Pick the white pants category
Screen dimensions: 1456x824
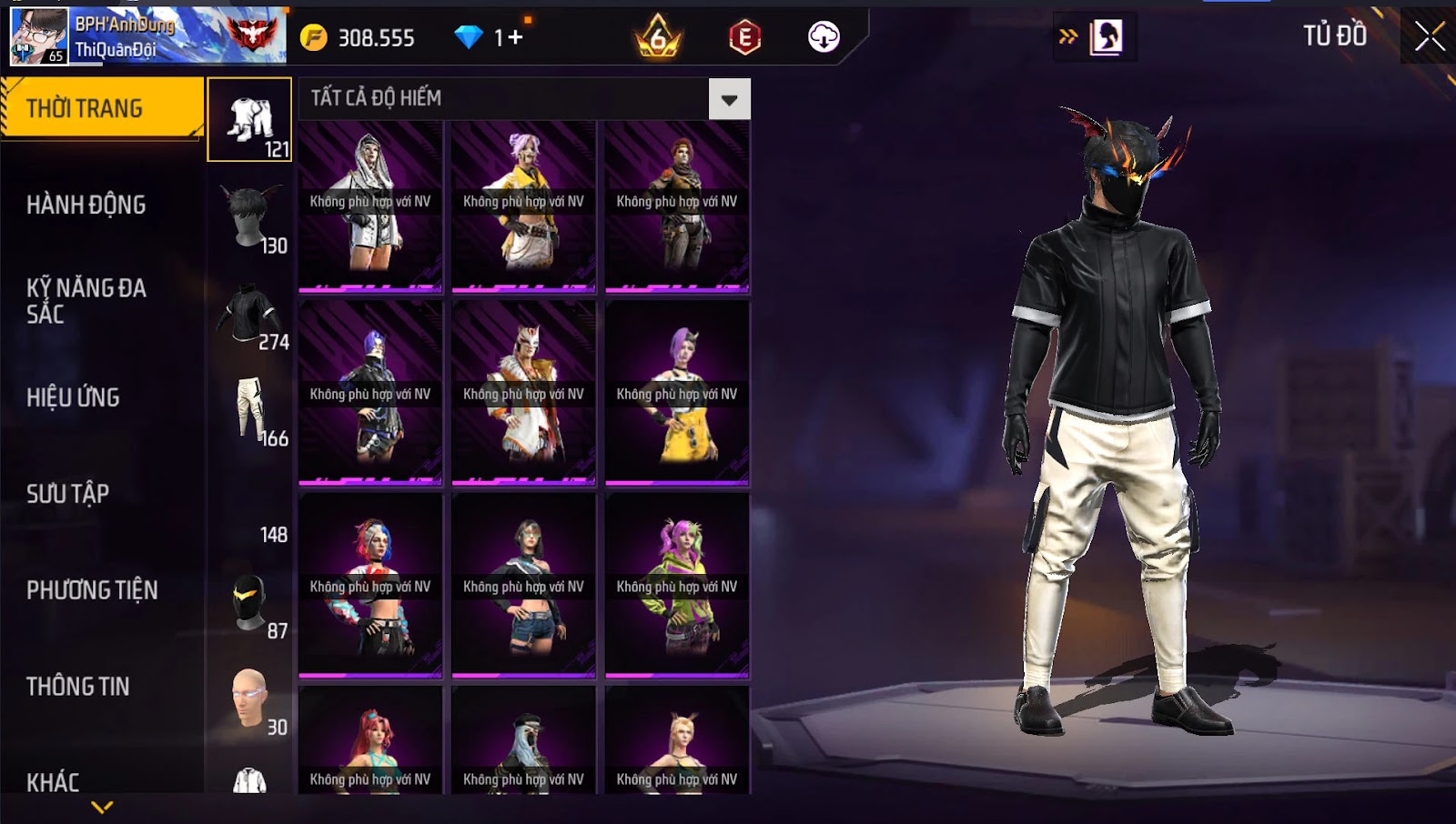click(250, 410)
